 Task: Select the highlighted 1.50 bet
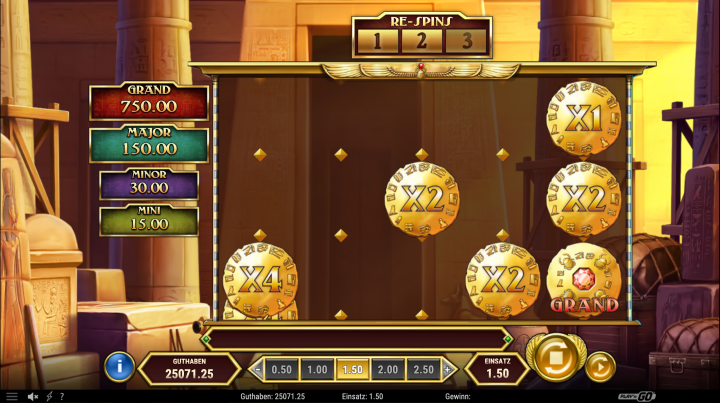point(352,369)
